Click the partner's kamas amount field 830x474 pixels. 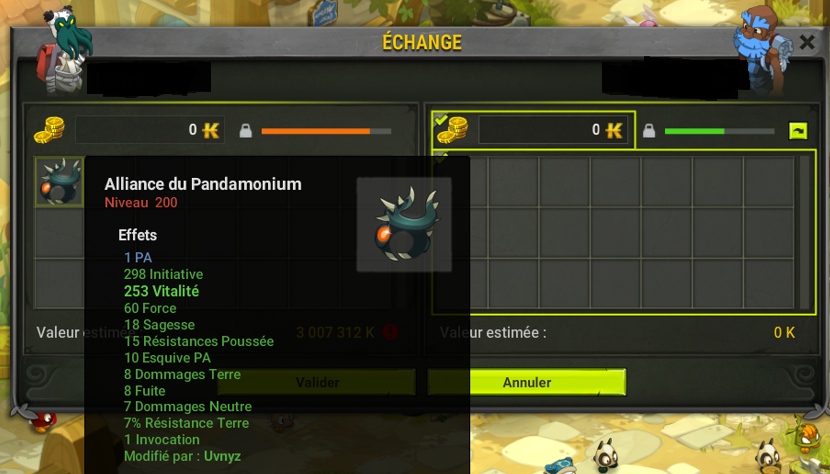pyautogui.click(x=552, y=130)
